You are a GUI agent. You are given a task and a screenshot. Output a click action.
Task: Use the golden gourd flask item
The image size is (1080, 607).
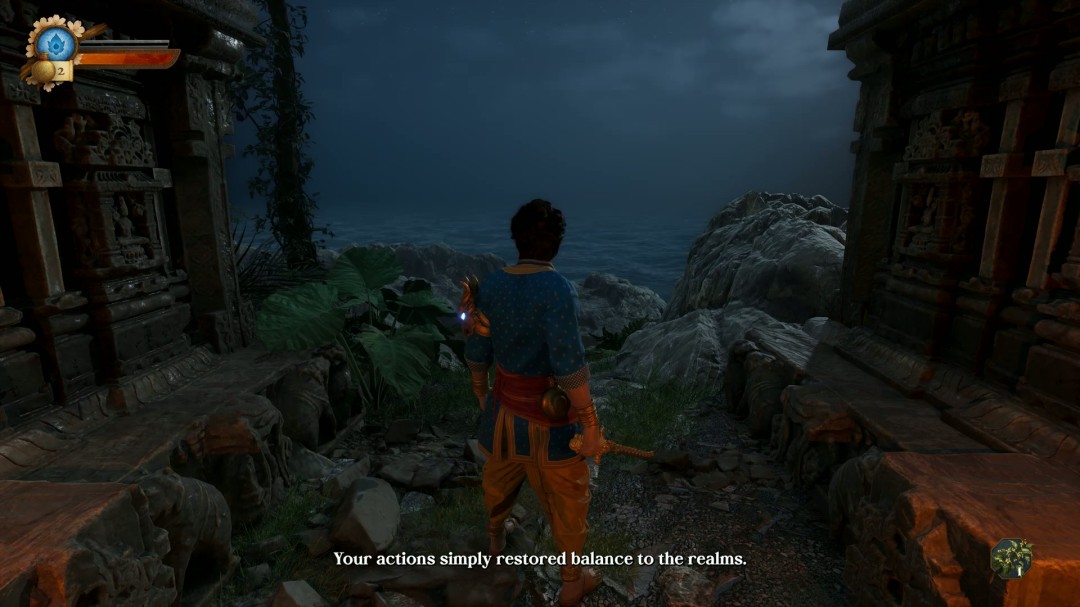pos(43,71)
